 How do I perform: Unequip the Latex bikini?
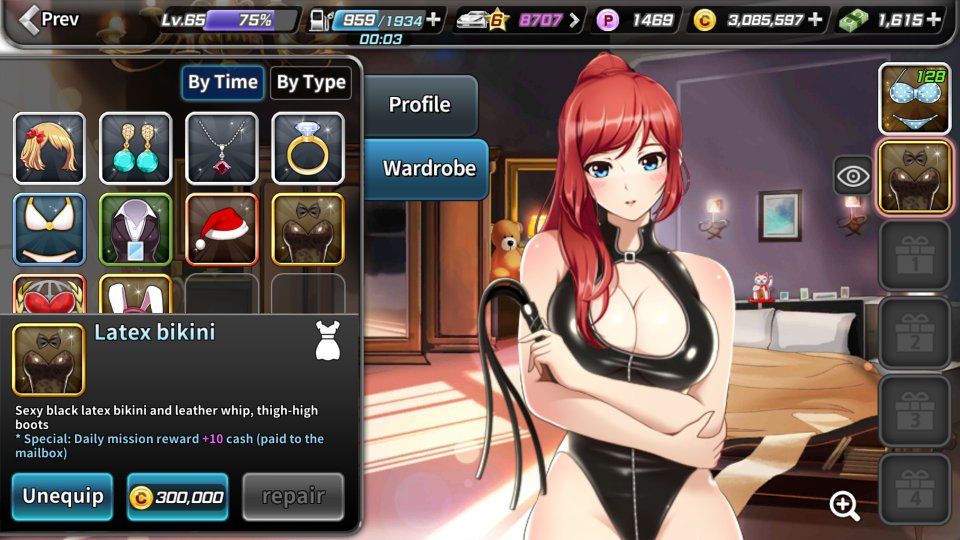(x=63, y=496)
